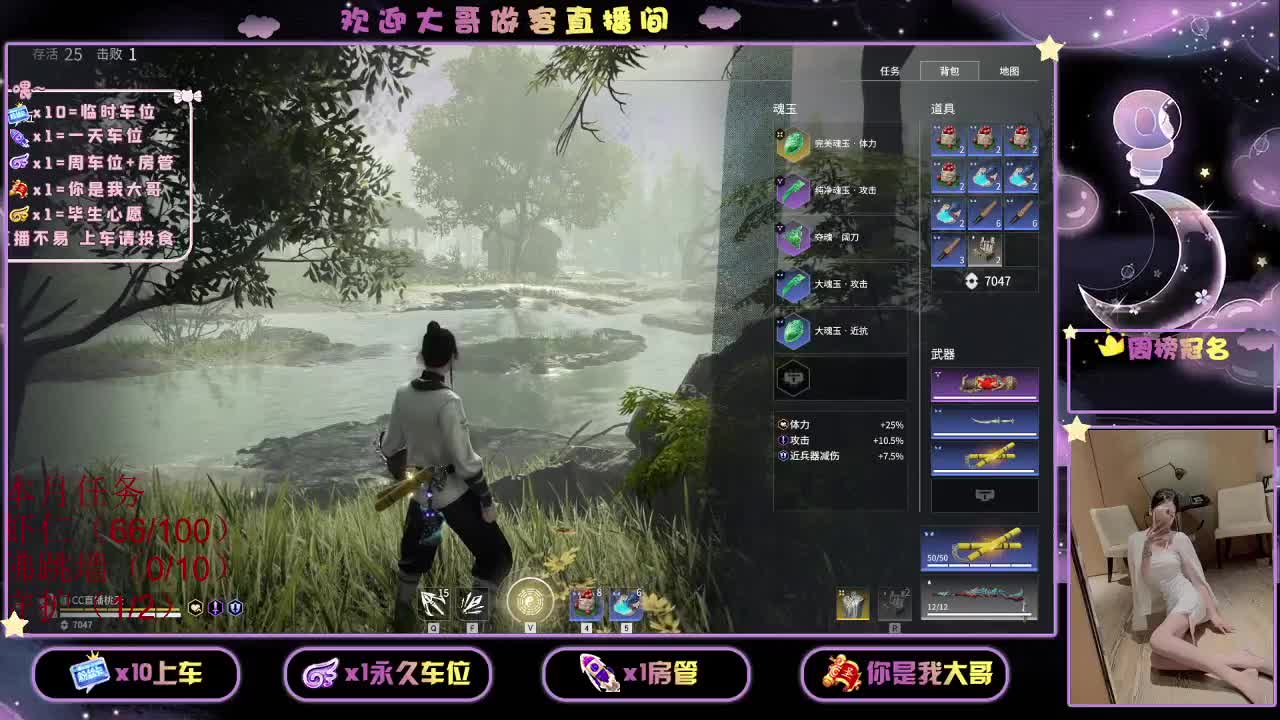The height and width of the screenshot is (720, 1280).
Task: Select the 背包 tab
Action: click(x=948, y=71)
